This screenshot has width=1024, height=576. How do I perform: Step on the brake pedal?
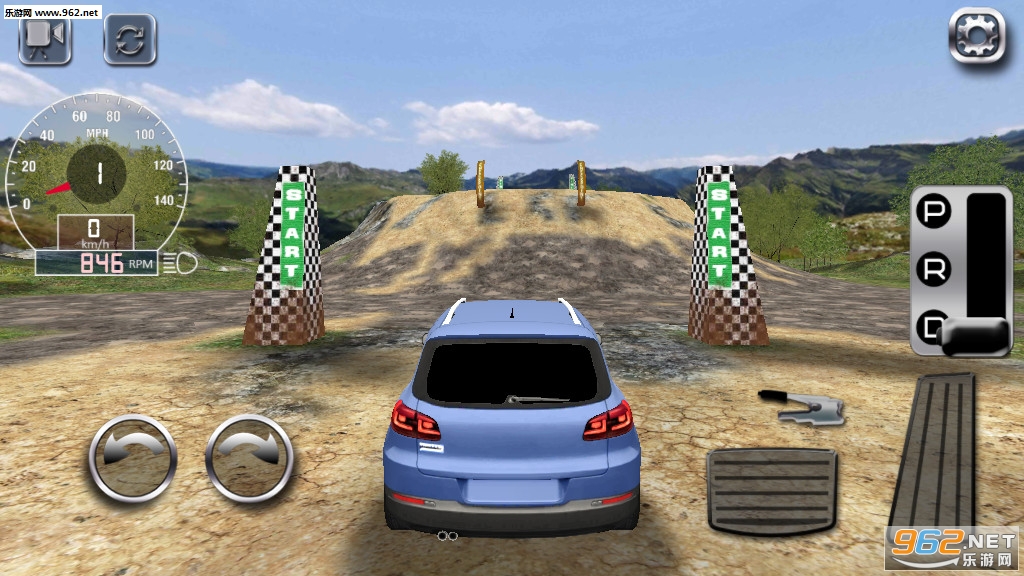pyautogui.click(x=771, y=490)
